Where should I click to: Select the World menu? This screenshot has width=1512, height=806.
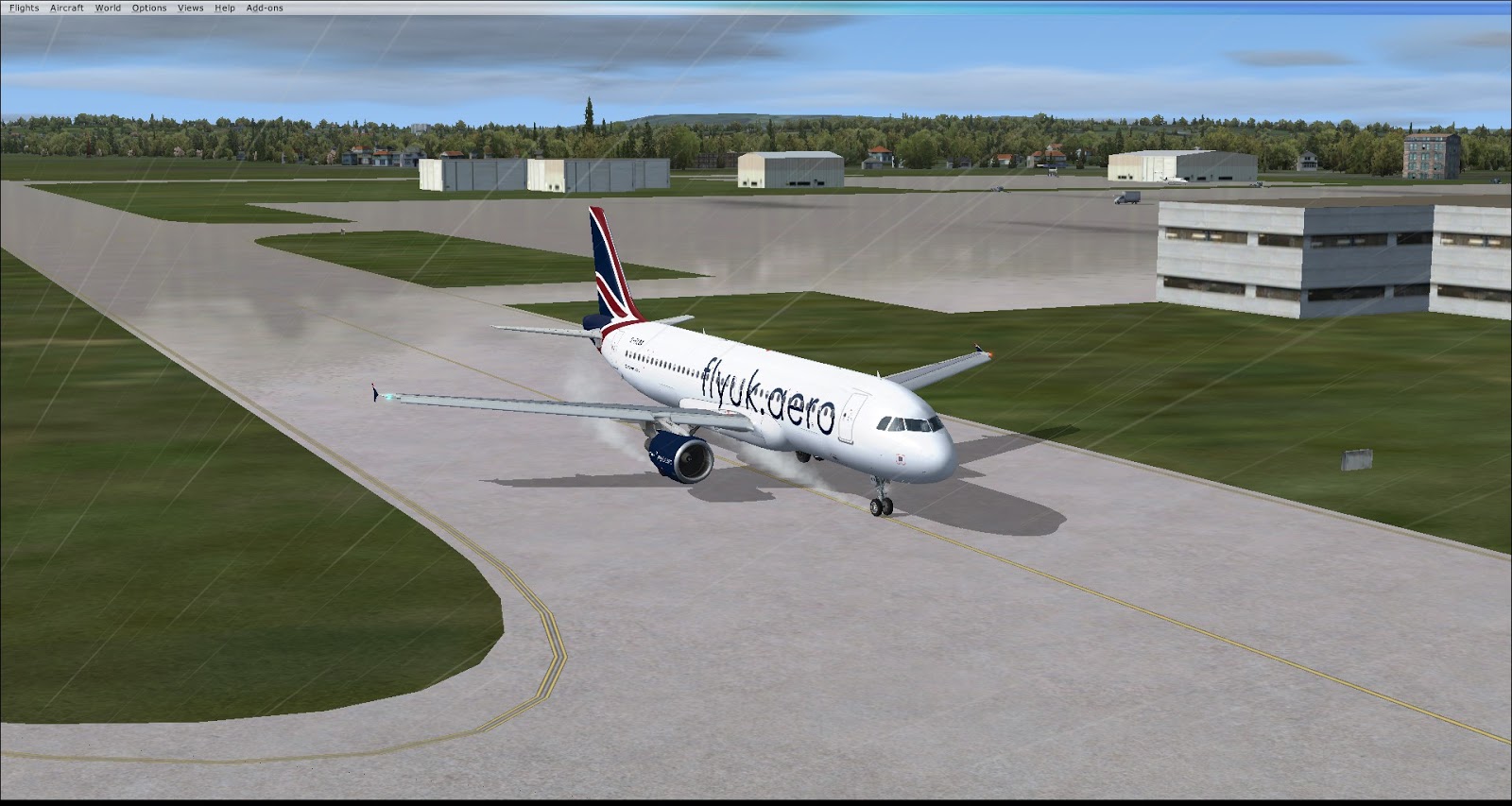click(108, 8)
